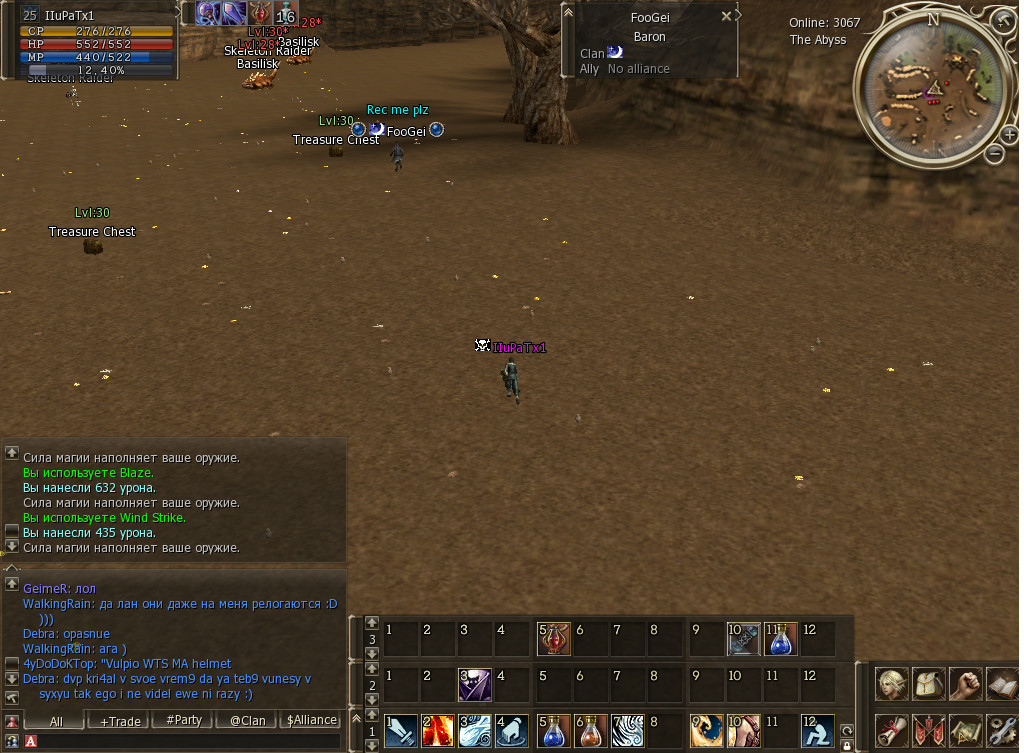Open the system menu wrench icon
Screen dimensions: 1024x753
1001,730
